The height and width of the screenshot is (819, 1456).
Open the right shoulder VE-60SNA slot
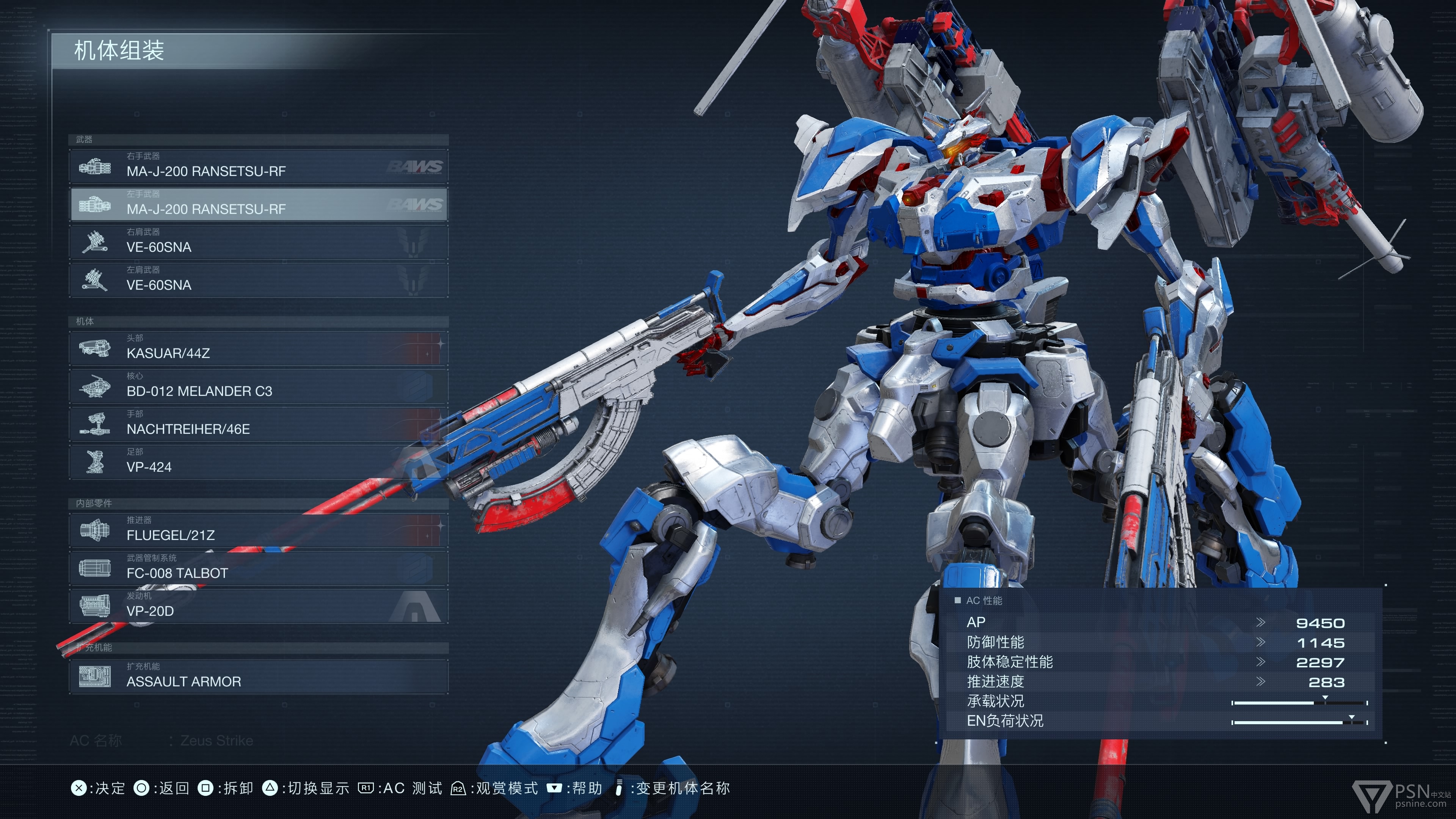[258, 242]
